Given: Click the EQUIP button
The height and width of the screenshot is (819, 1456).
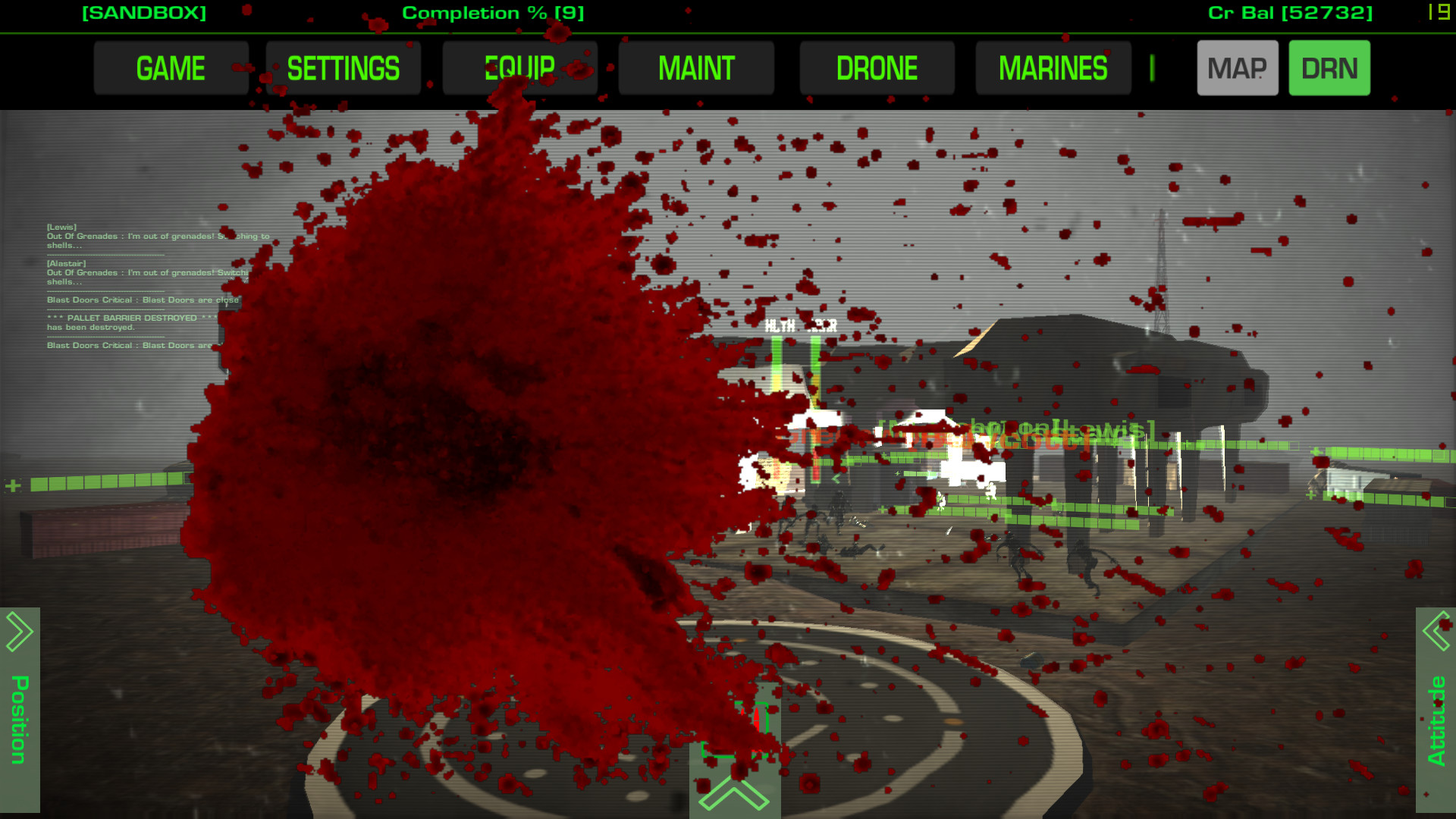Looking at the screenshot, I should pos(519,67).
